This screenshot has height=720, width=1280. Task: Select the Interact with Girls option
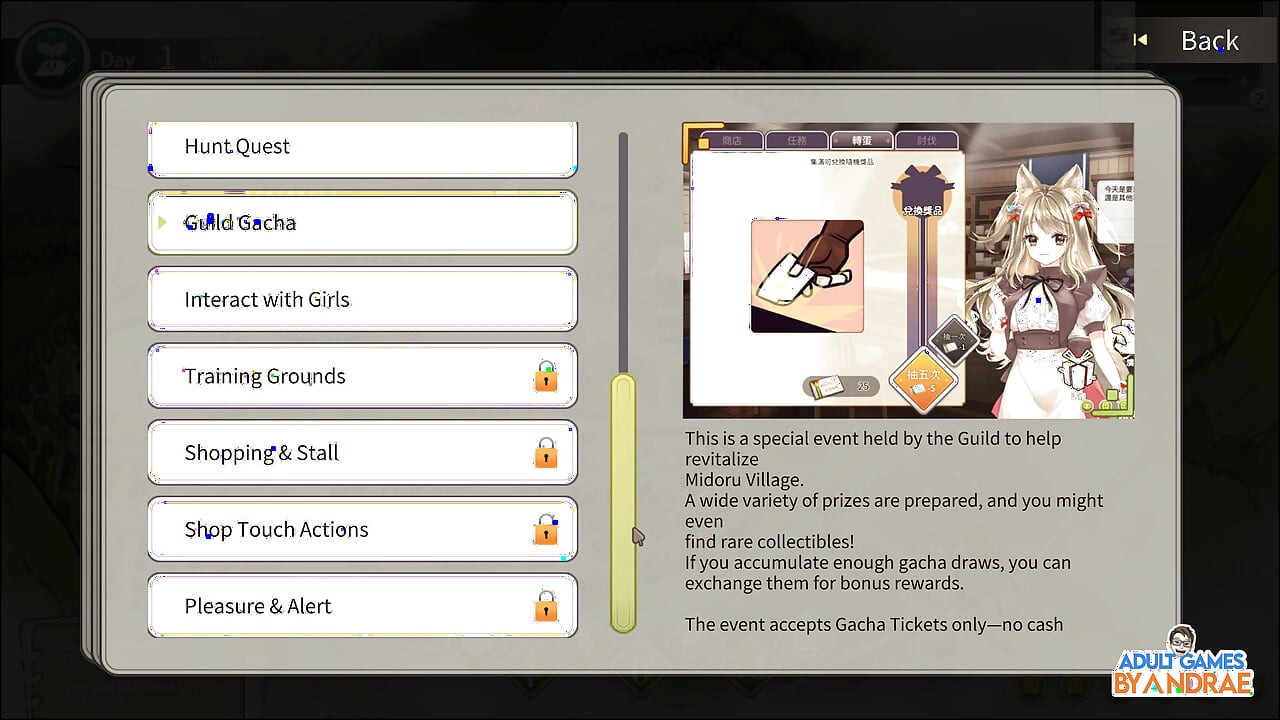[362, 299]
